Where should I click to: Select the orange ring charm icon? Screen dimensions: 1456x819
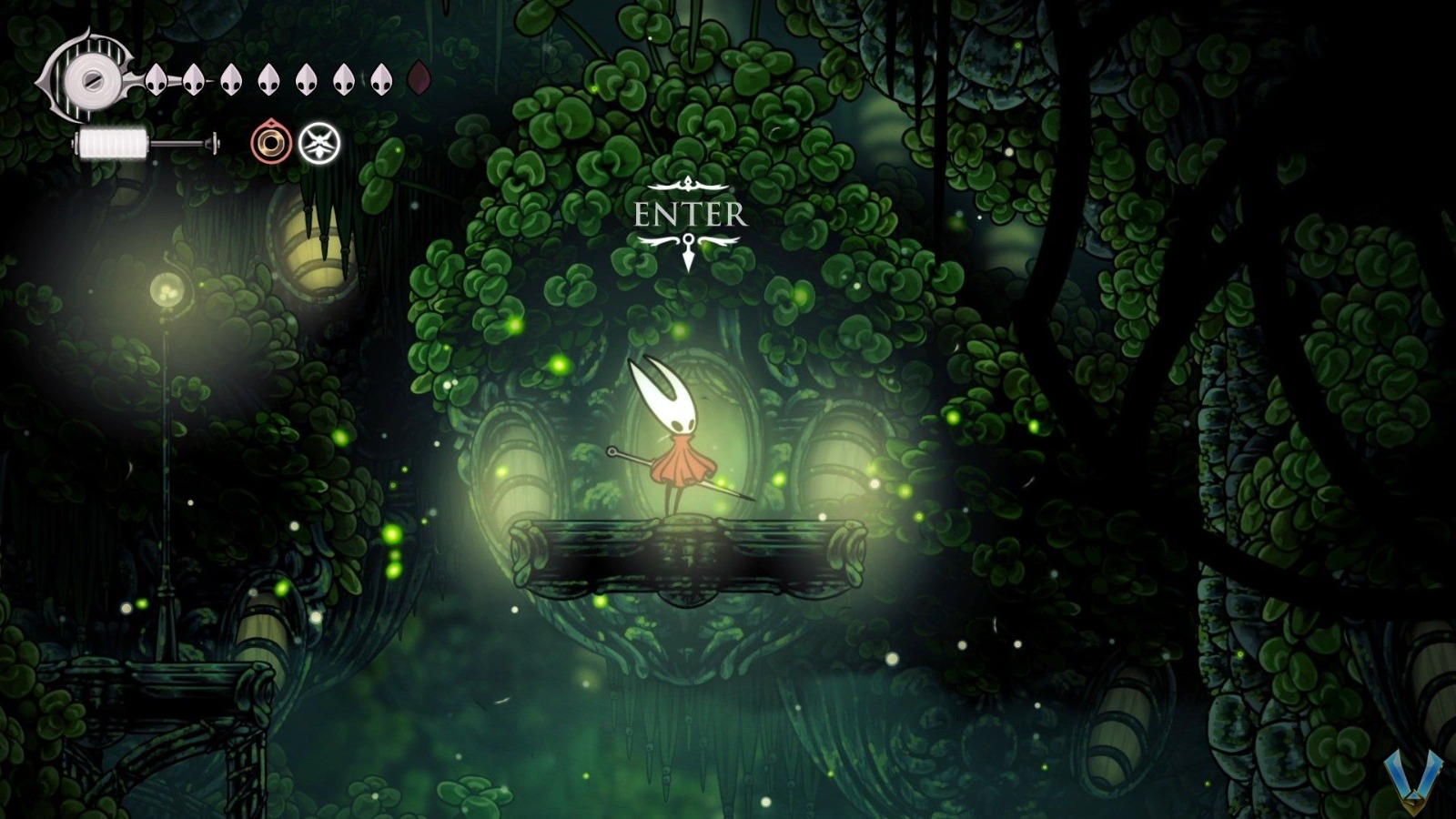(271, 141)
